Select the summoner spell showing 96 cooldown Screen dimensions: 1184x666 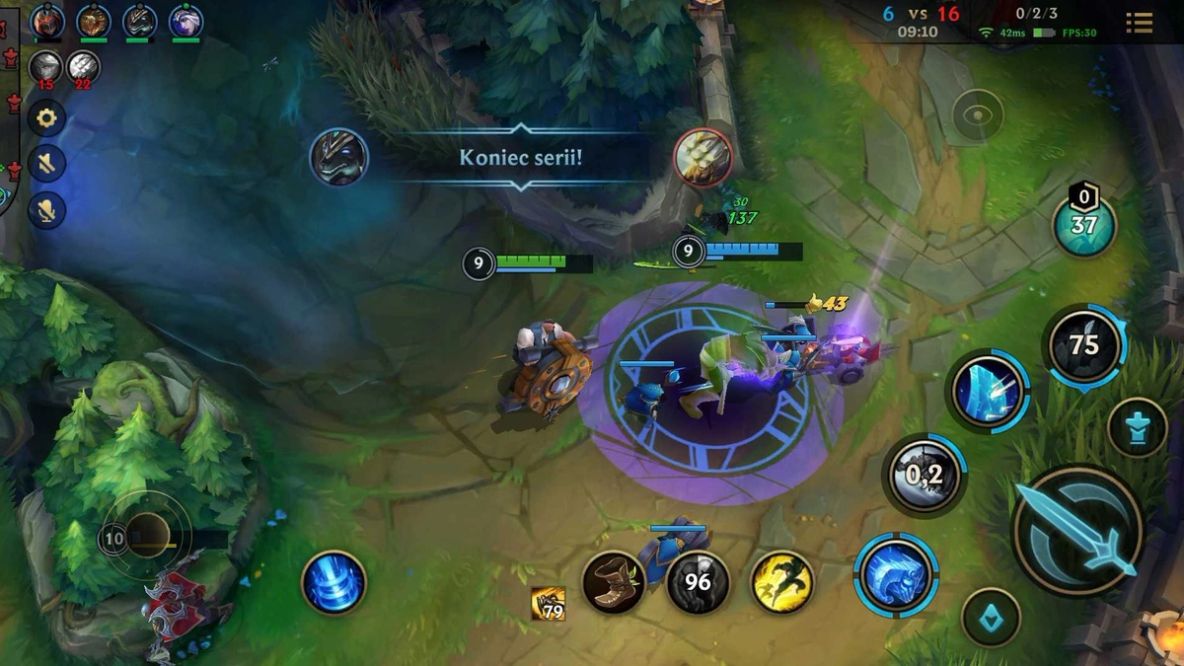tap(697, 582)
